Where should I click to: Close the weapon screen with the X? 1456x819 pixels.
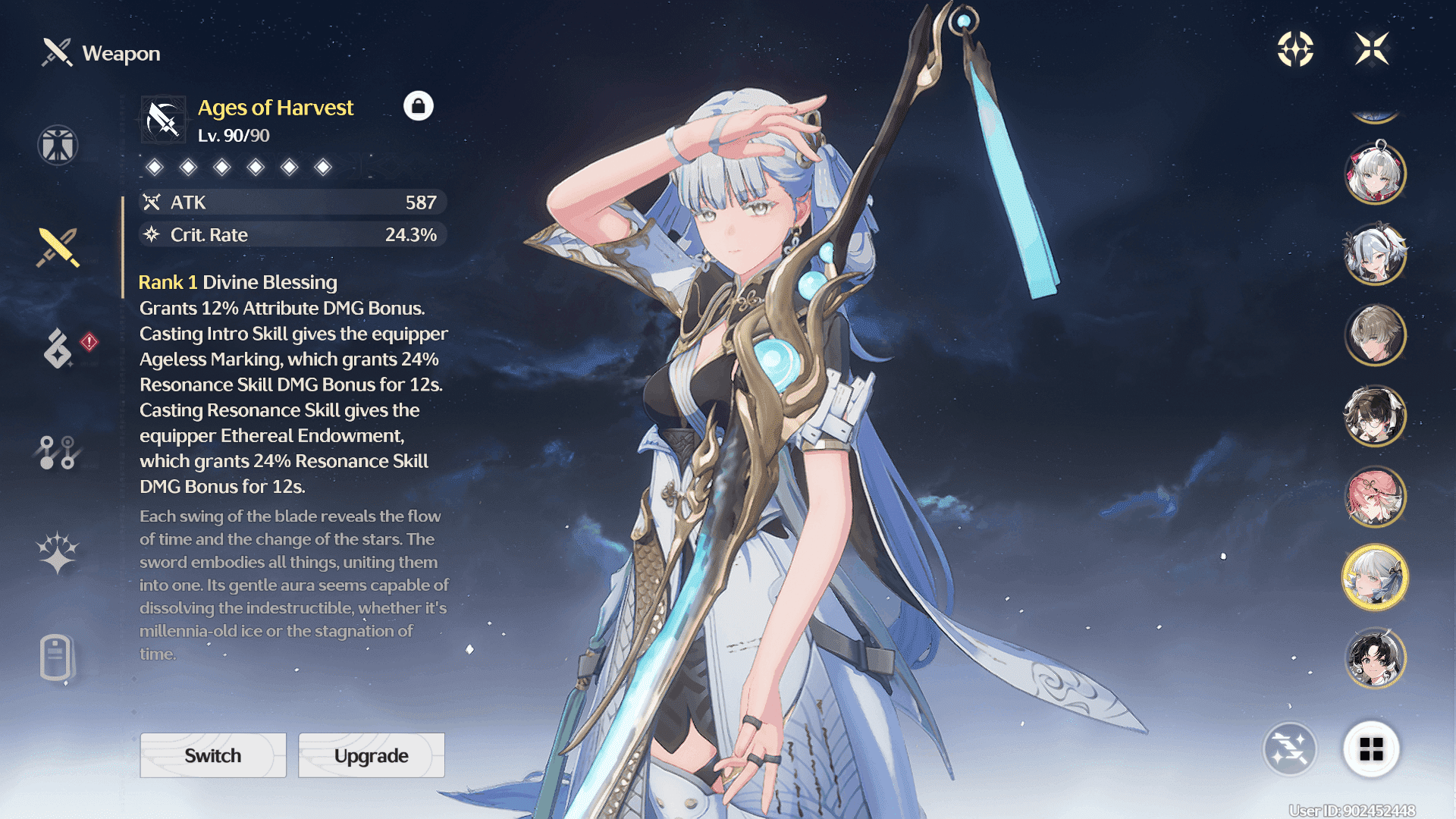coord(1372,49)
